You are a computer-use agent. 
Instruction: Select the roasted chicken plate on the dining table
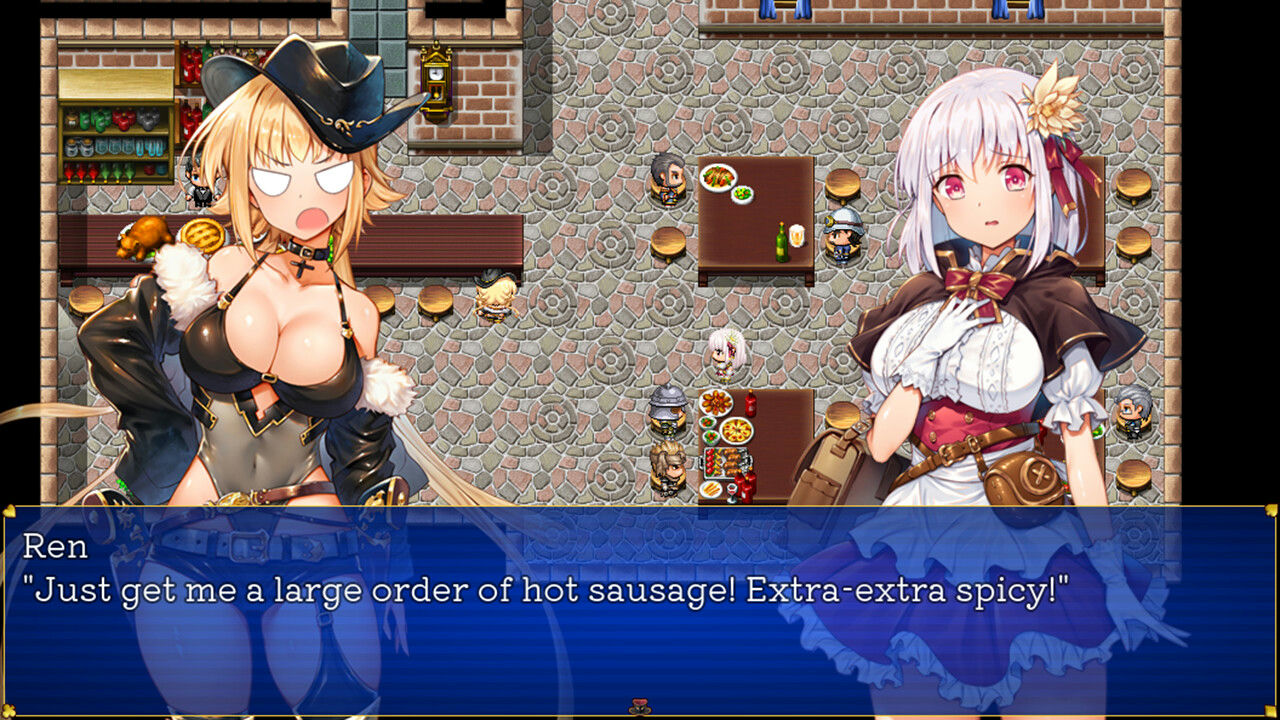pyautogui.click(x=718, y=179)
